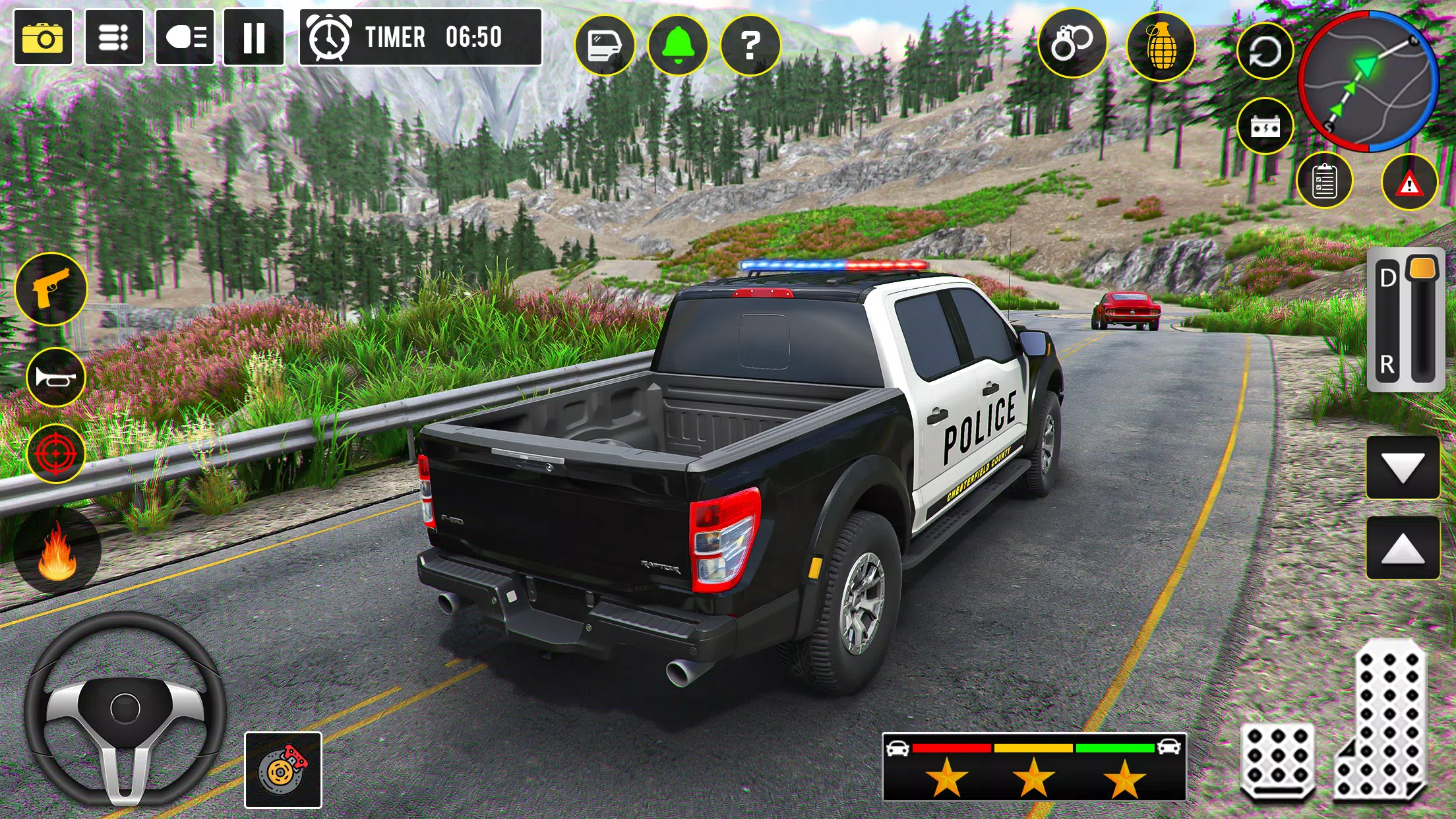
Task: Activate the red crosshair aim button
Action: pos(55,454)
